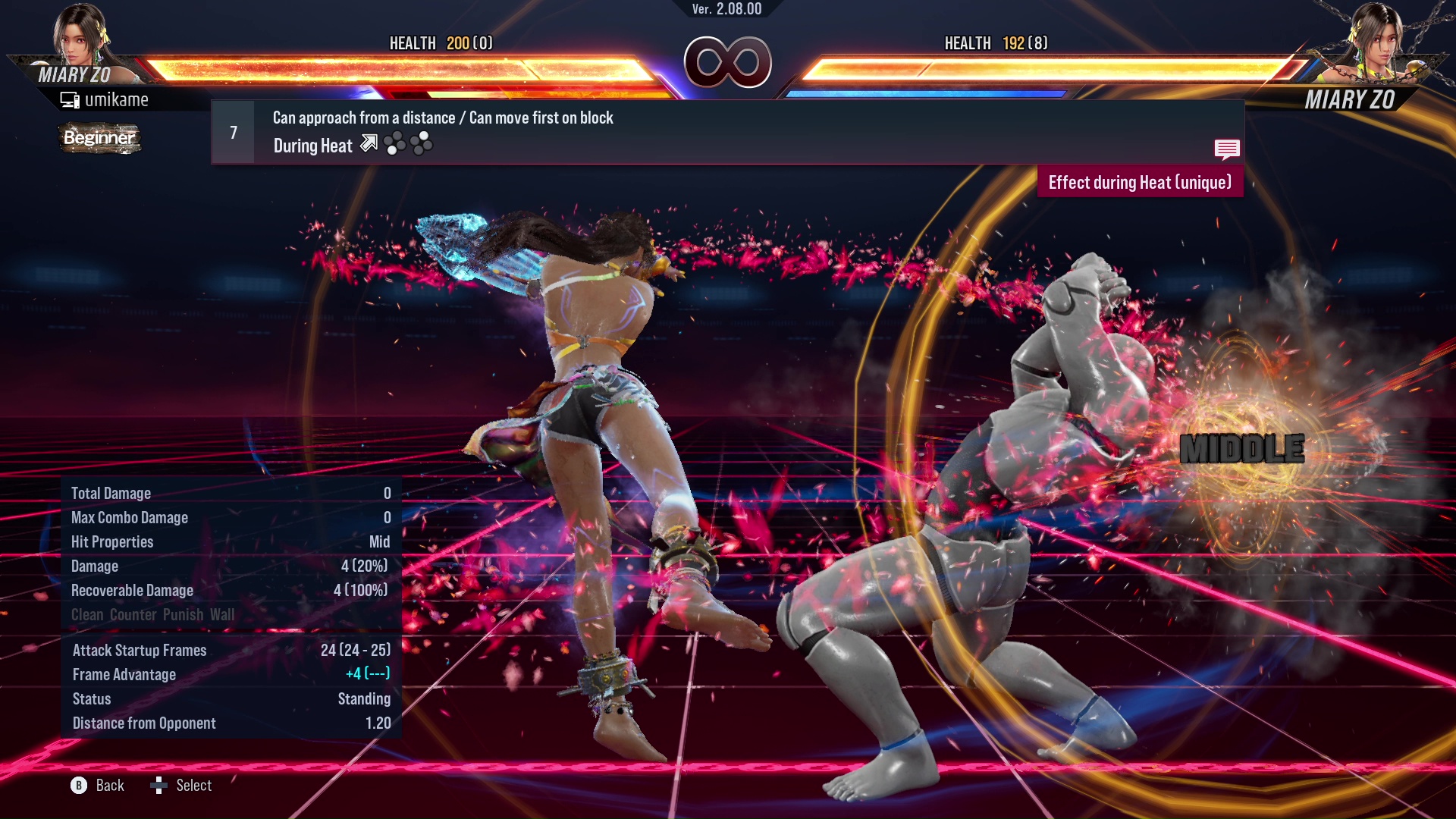The height and width of the screenshot is (819, 1456).
Task: Click the PC platform icon beside umikame
Action: [71, 99]
